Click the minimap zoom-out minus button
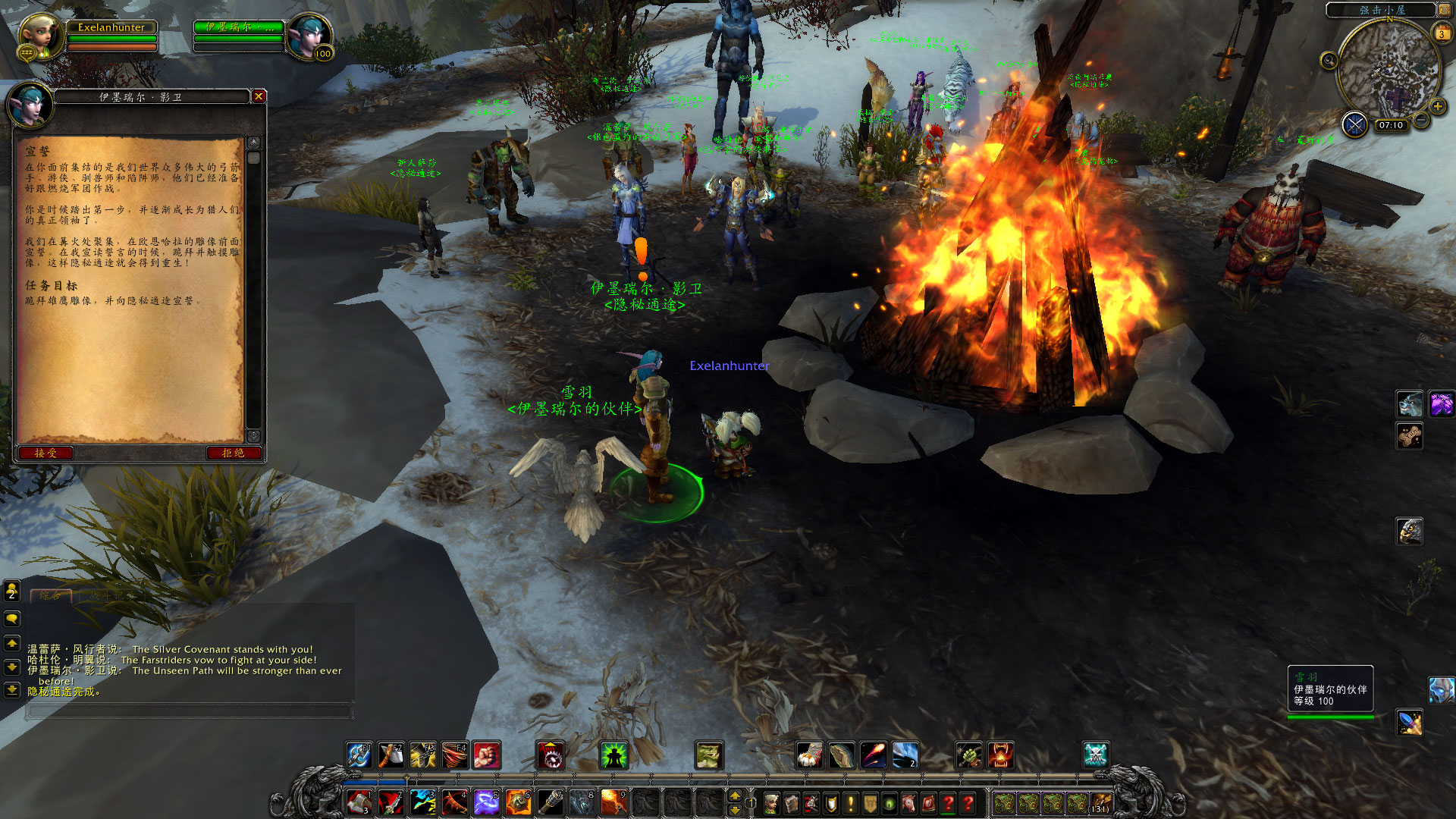Image resolution: width=1456 pixels, height=819 pixels. 1422,121
